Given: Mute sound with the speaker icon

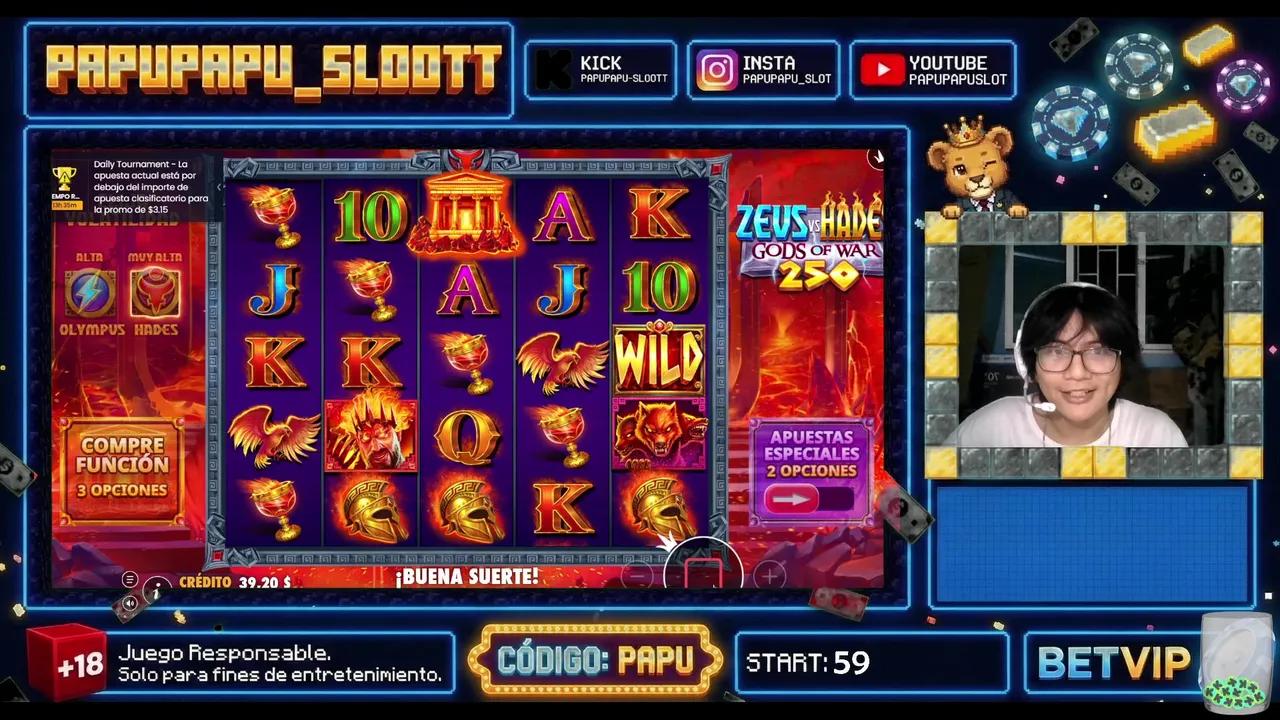Looking at the screenshot, I should (x=130, y=603).
